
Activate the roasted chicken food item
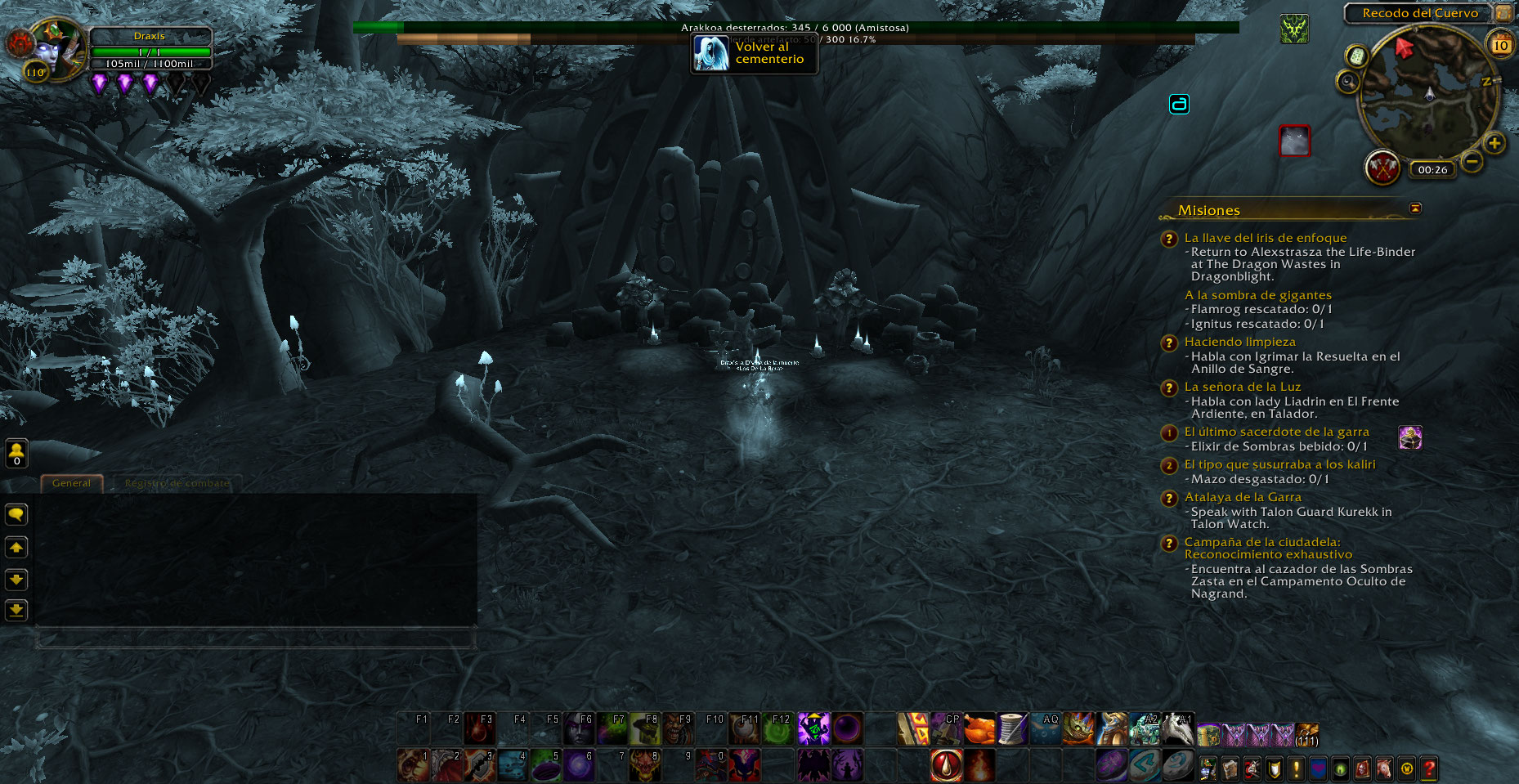tap(979, 729)
